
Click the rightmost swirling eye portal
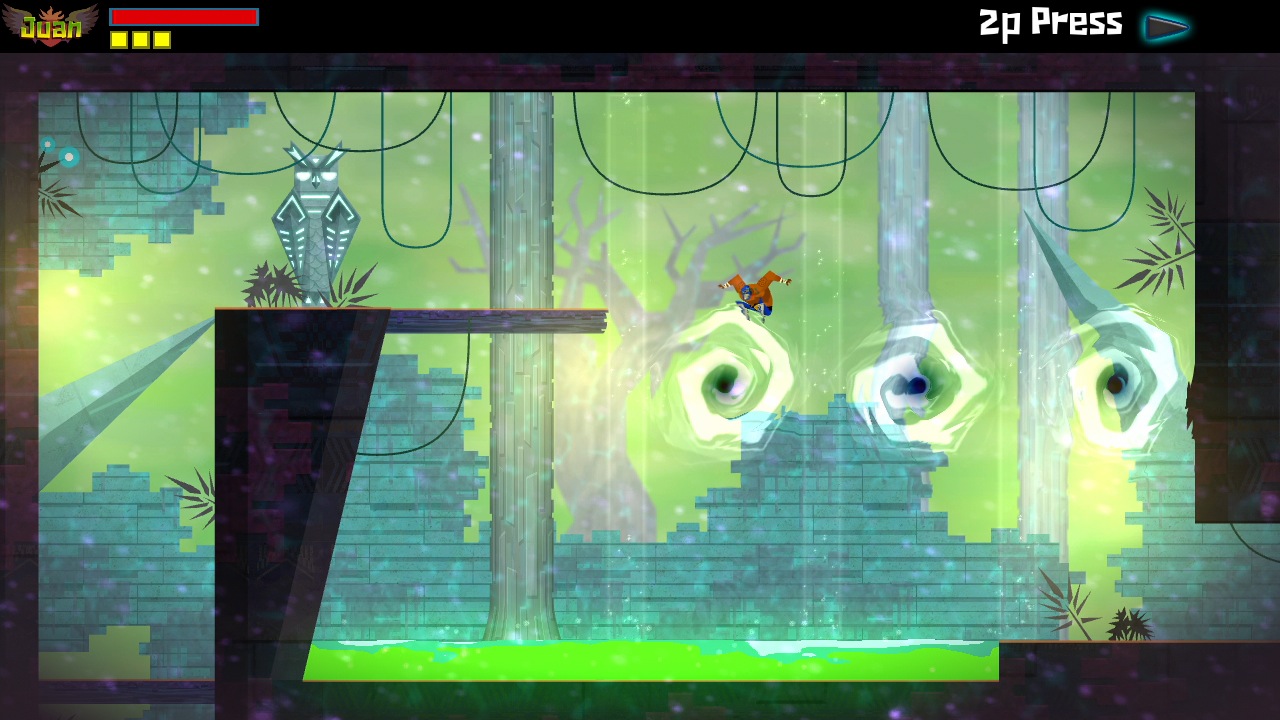[x=1110, y=385]
